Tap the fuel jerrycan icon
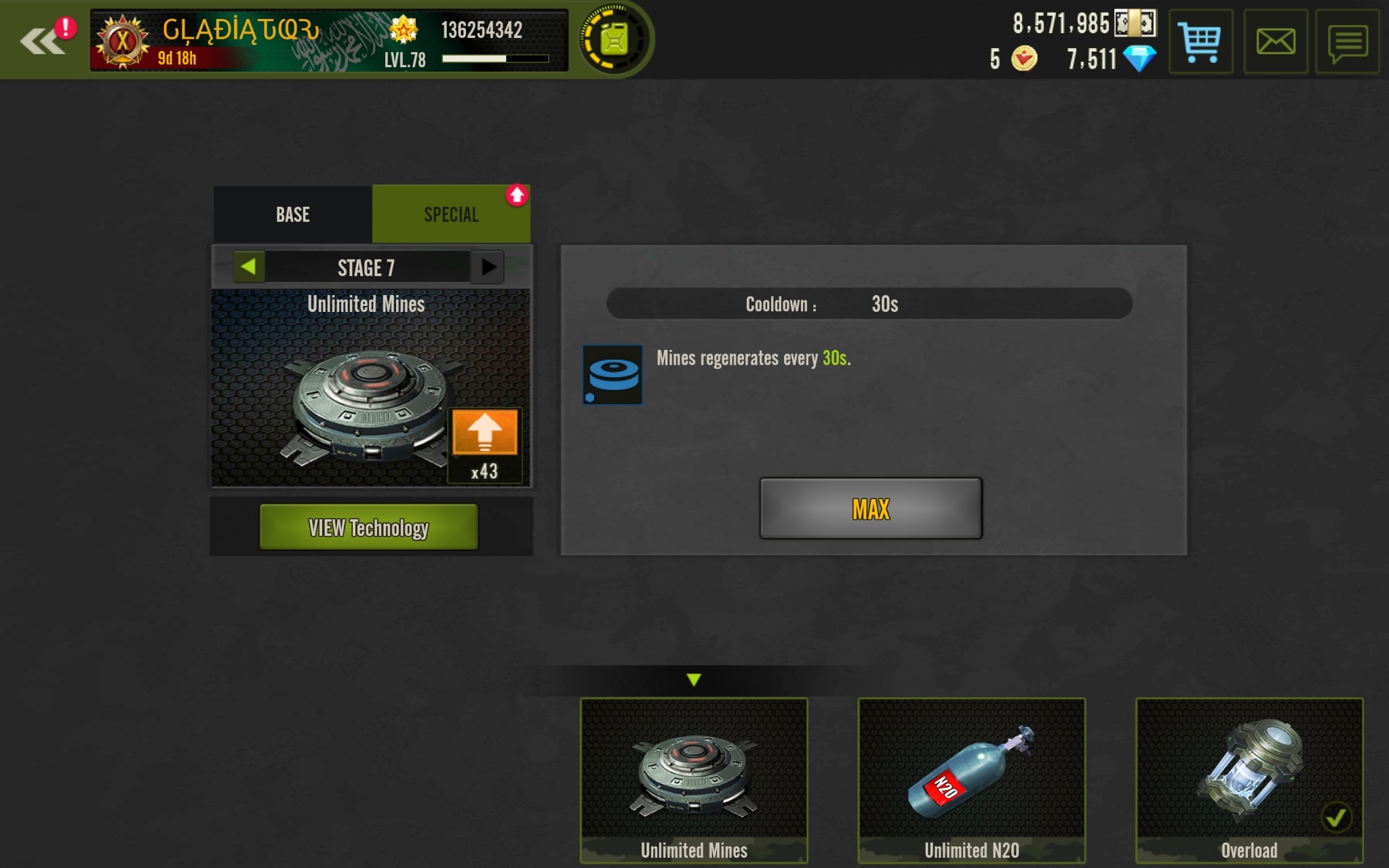1389x868 pixels. pyautogui.click(x=614, y=39)
